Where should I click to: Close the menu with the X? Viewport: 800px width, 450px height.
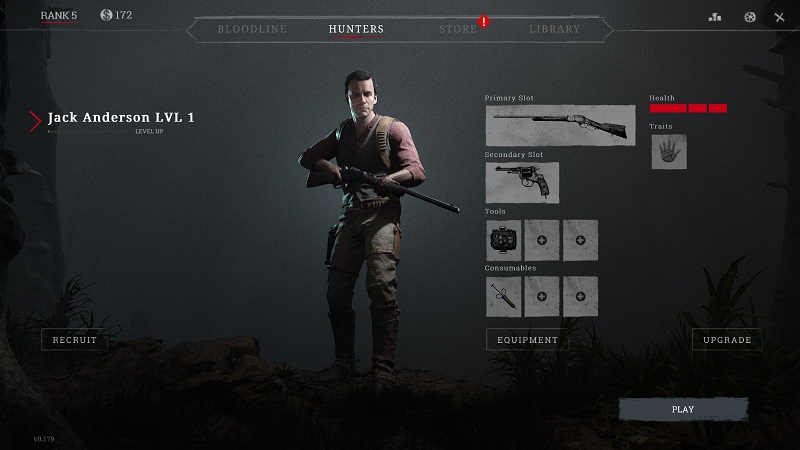780,17
